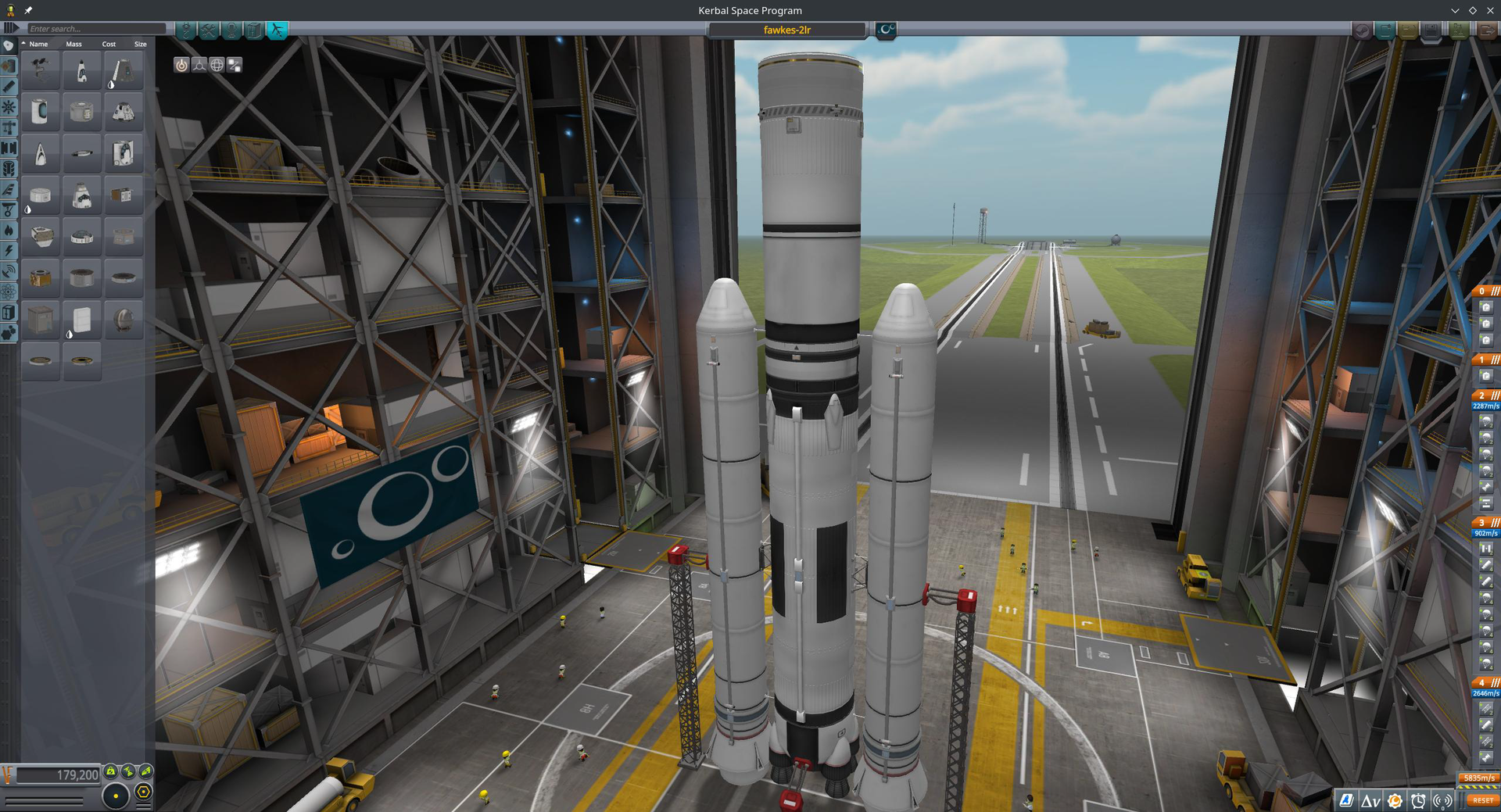This screenshot has width=1501, height=812.
Task: Toggle angle snap with the hexagon button
Action: pos(143,792)
